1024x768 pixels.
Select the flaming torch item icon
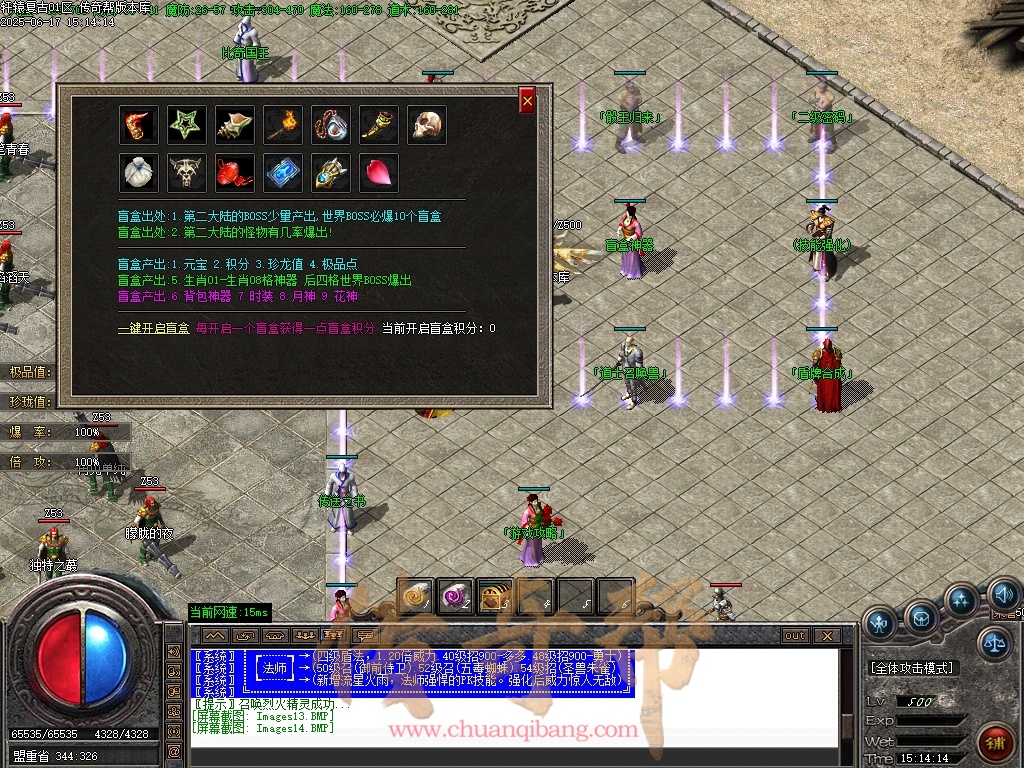tap(283, 125)
